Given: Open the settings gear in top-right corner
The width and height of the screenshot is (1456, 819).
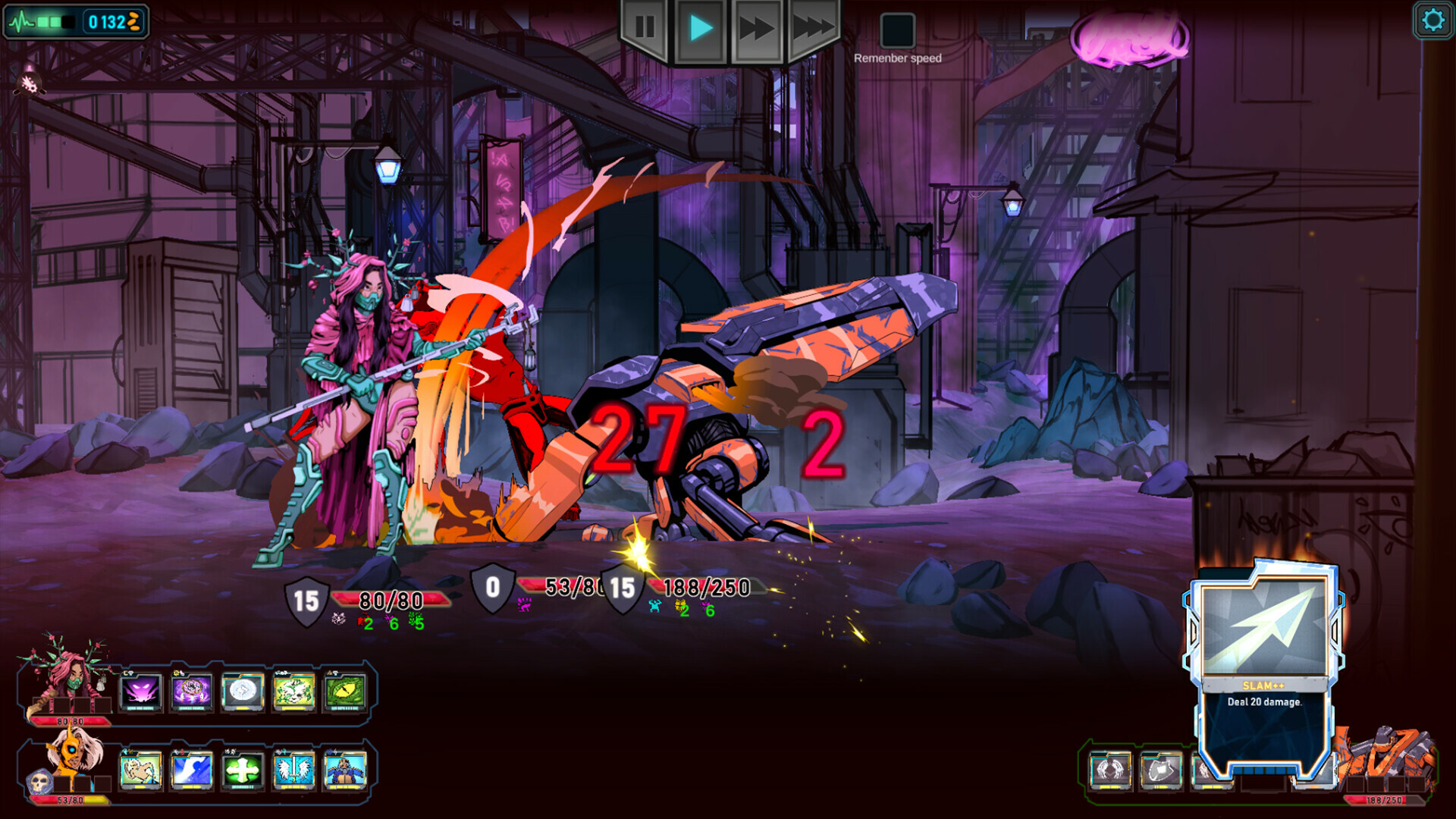Looking at the screenshot, I should click(1432, 20).
